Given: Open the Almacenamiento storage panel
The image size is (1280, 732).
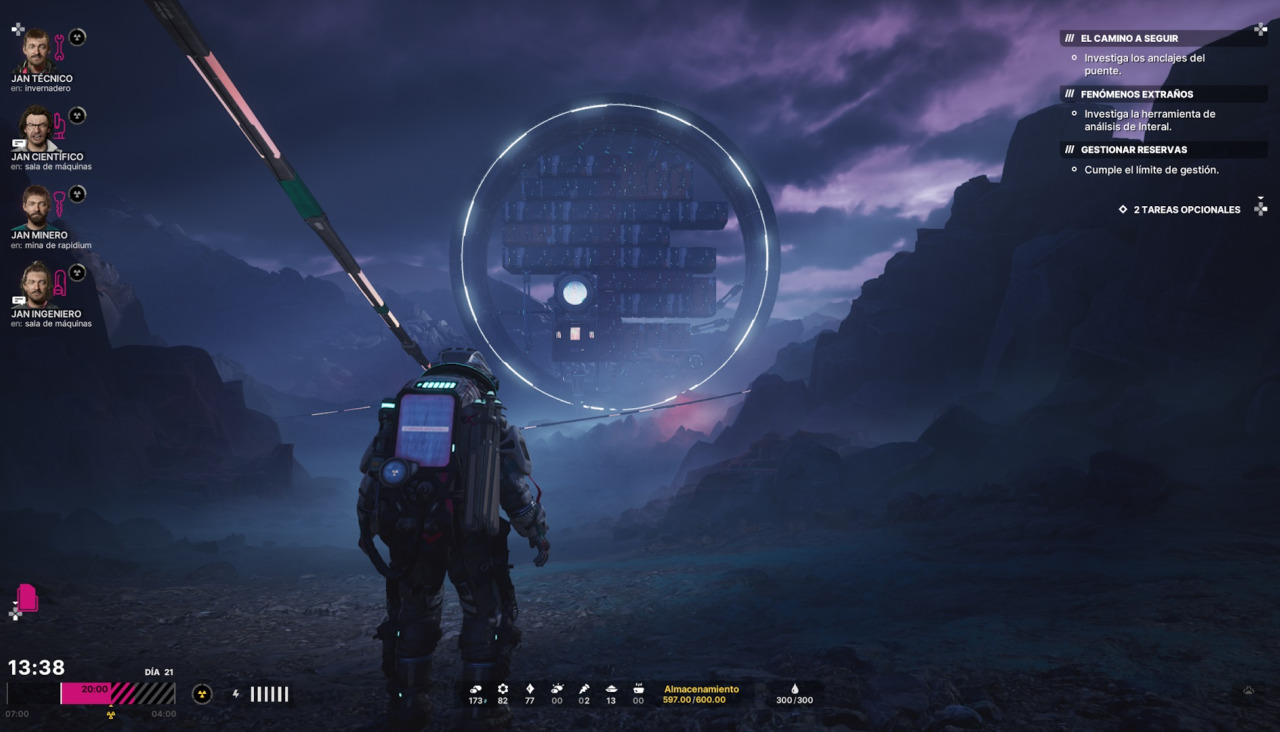Looking at the screenshot, I should [x=701, y=694].
